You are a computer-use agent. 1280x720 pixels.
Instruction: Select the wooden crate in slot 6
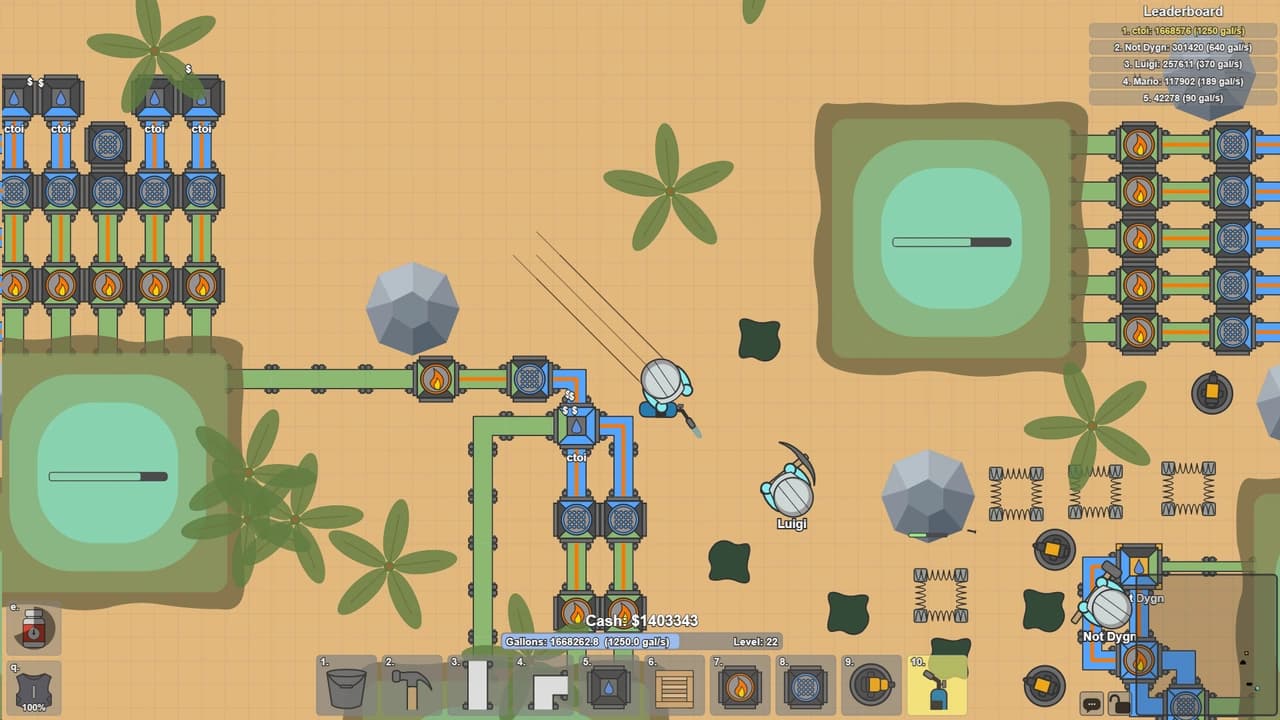point(676,686)
